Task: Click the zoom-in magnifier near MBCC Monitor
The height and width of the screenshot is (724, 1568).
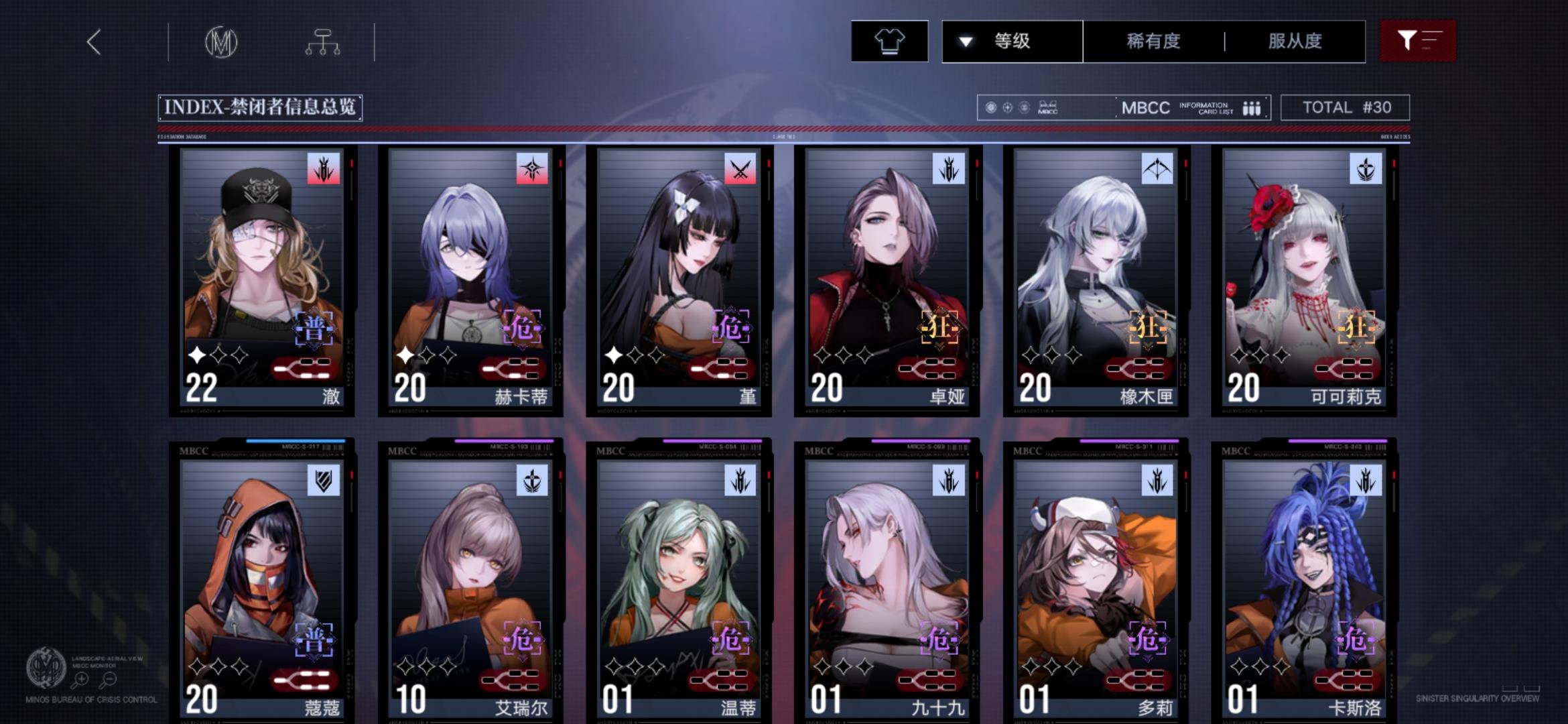Action: pyautogui.click(x=80, y=680)
